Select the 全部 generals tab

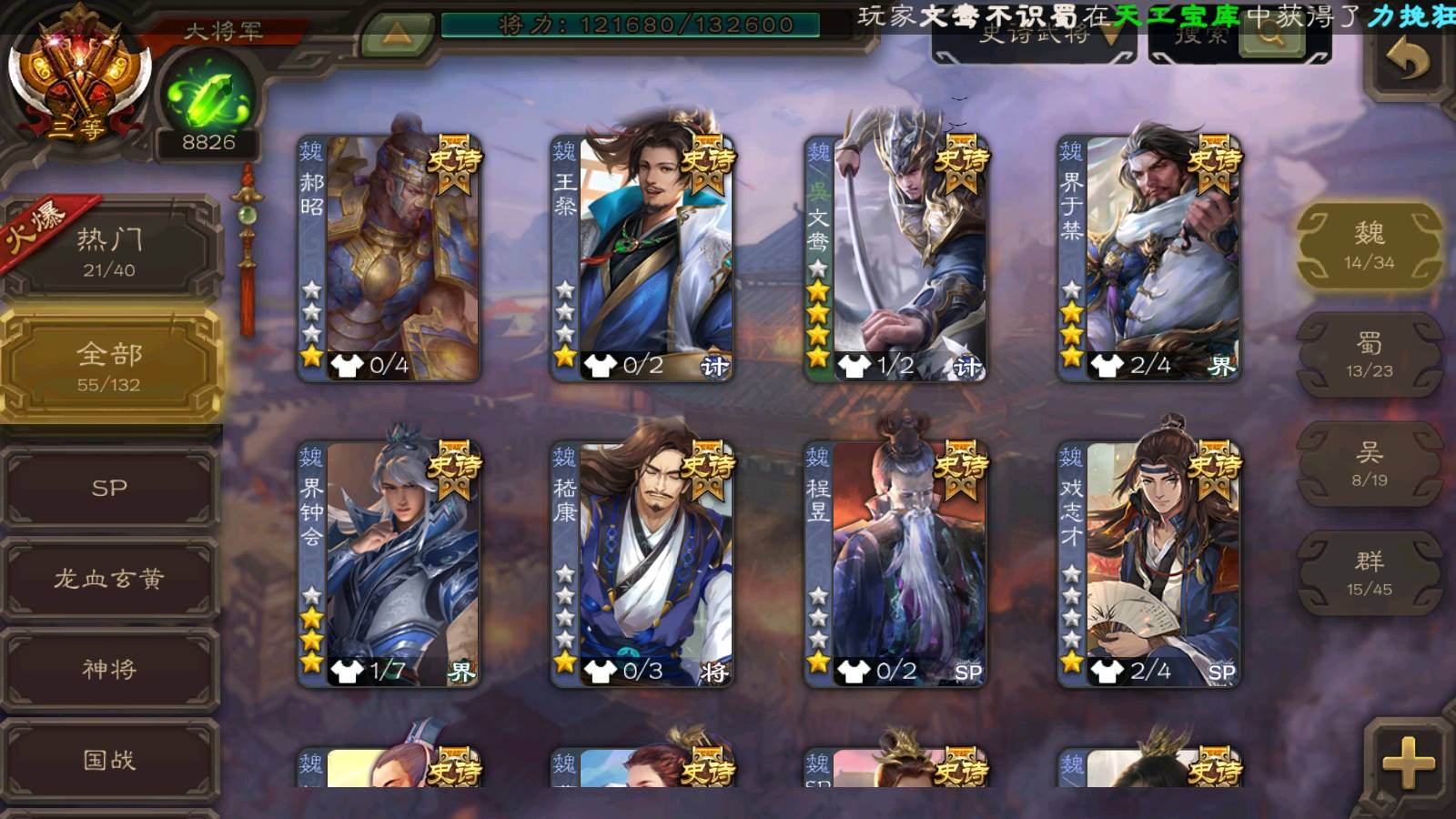tap(109, 366)
